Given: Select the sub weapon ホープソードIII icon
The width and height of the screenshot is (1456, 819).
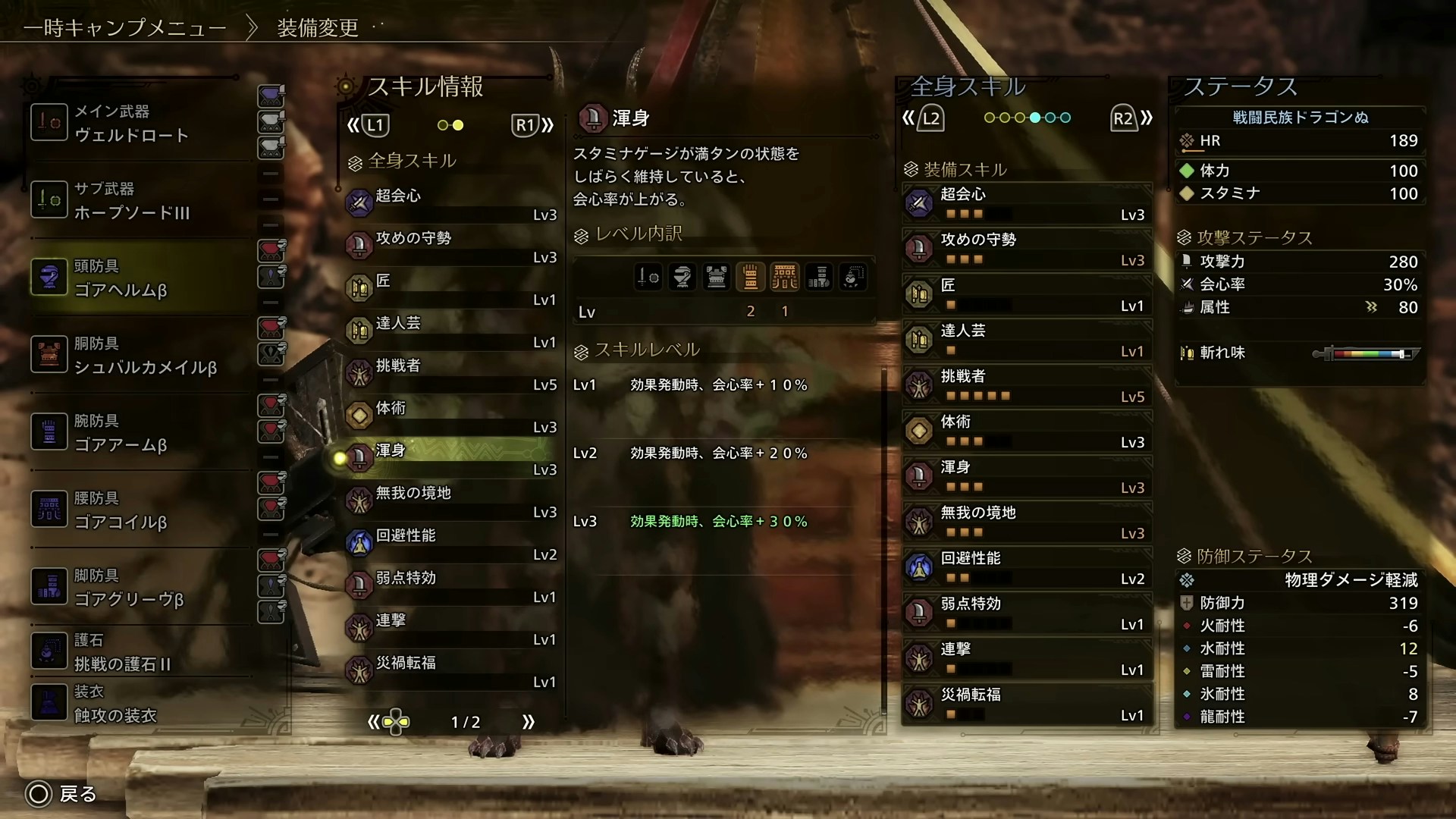Looking at the screenshot, I should 49,199.
